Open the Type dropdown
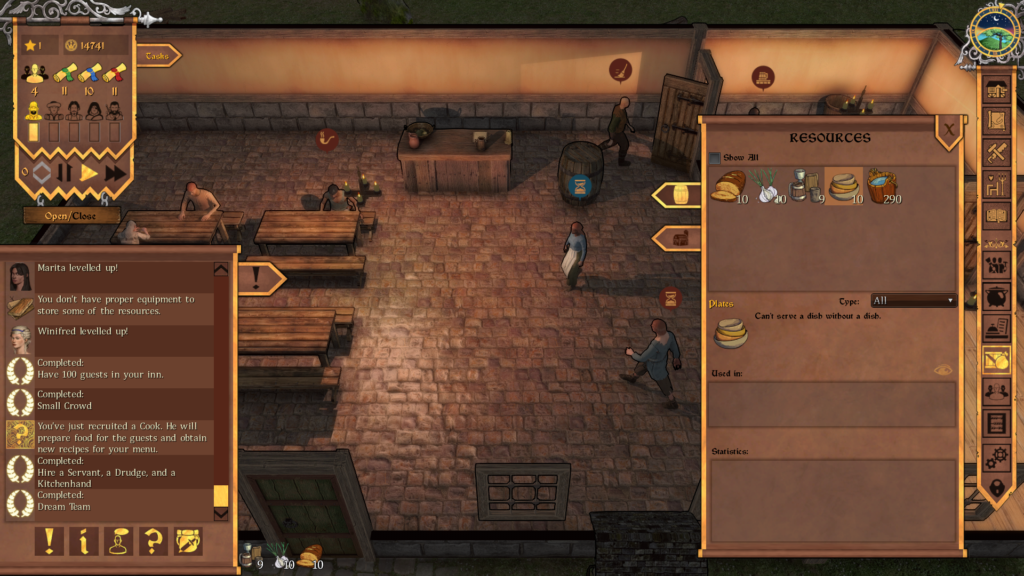The width and height of the screenshot is (1024, 576). 912,300
